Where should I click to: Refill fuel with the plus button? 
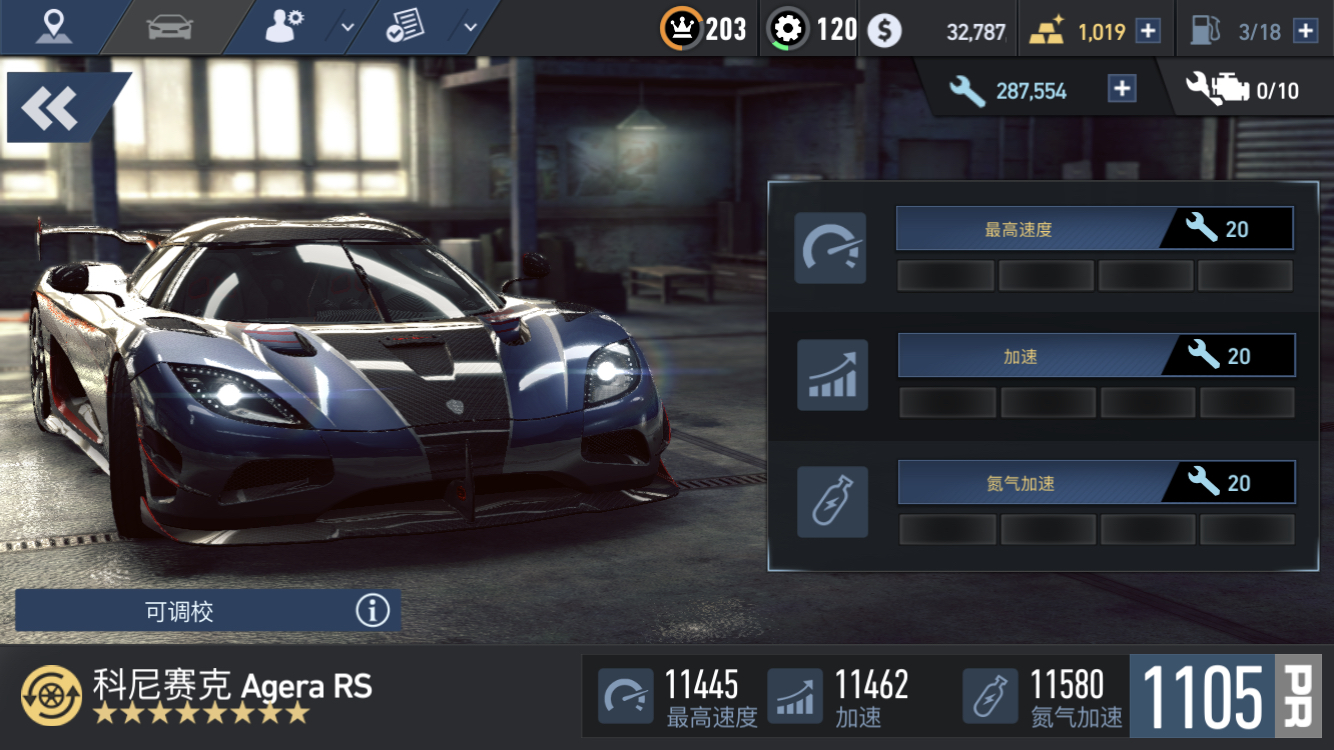click(1305, 31)
